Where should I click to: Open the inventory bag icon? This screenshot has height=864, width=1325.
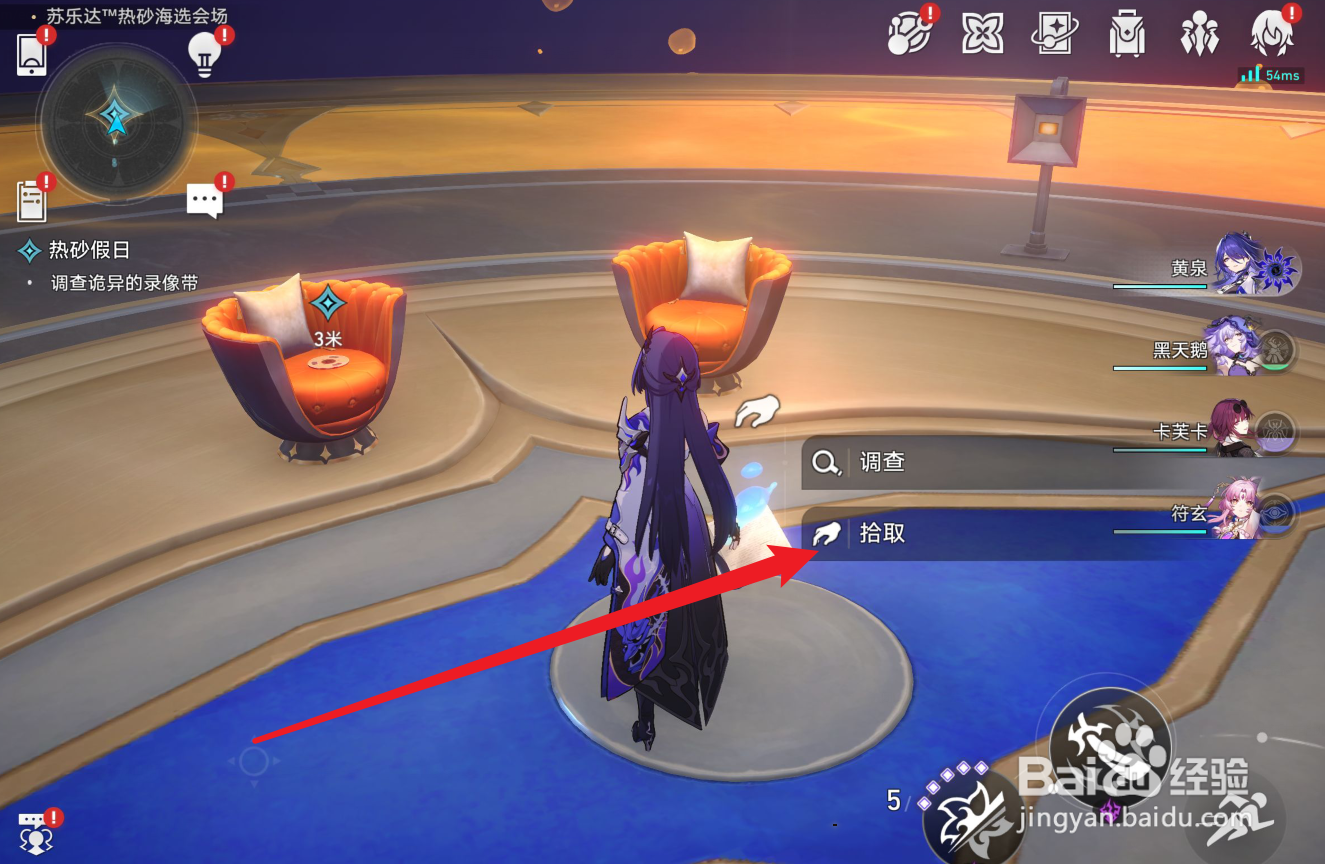coord(1128,35)
